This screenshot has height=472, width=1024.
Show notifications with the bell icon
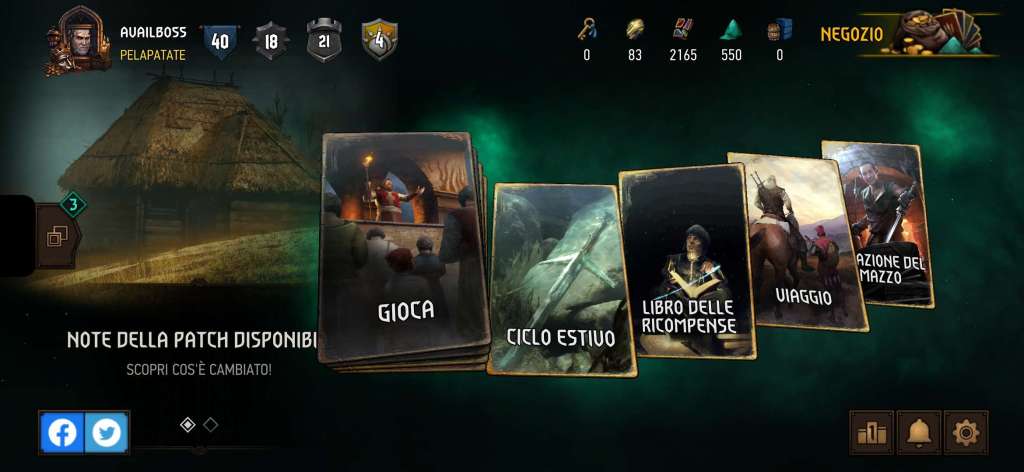[918, 432]
